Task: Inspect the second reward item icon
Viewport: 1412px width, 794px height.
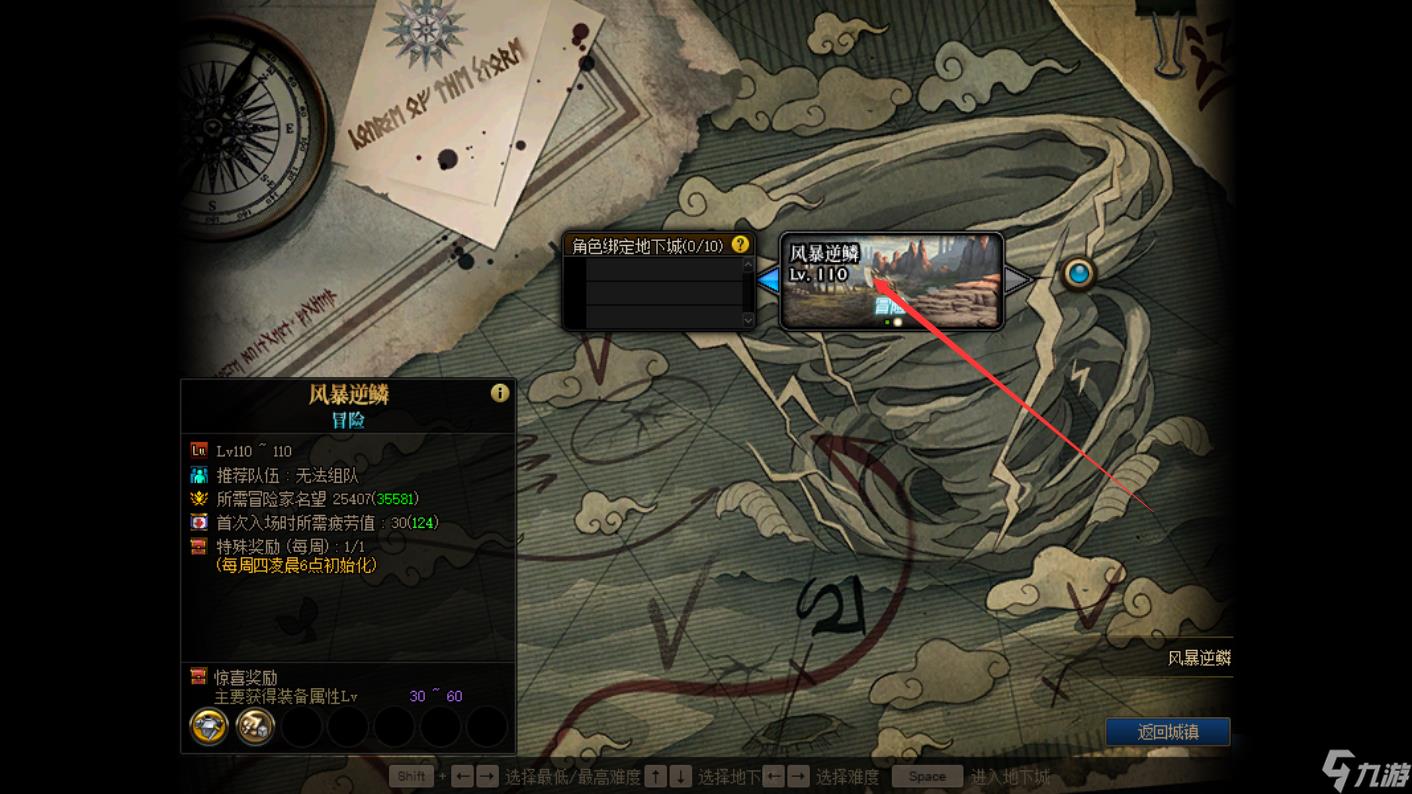Action: 255,727
